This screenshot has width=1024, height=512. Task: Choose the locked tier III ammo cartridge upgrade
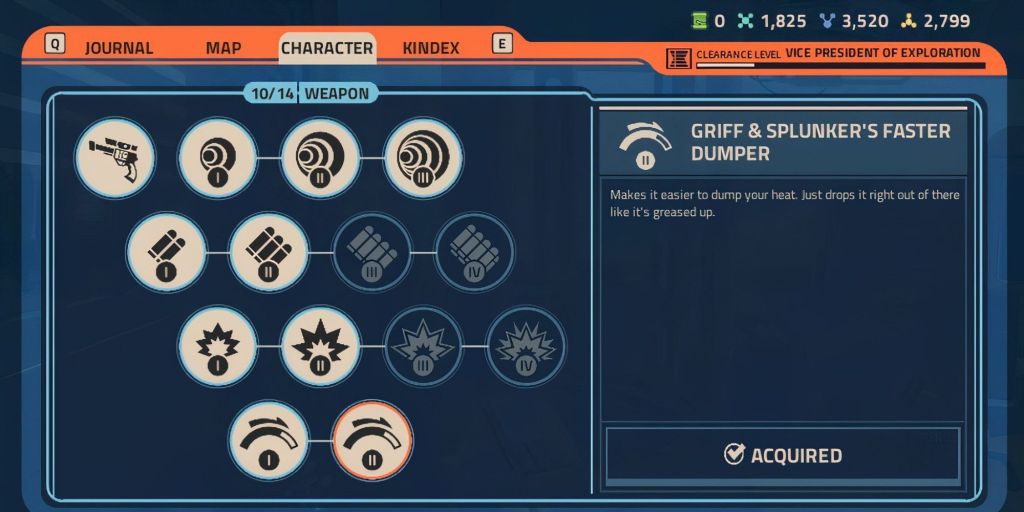(372, 252)
